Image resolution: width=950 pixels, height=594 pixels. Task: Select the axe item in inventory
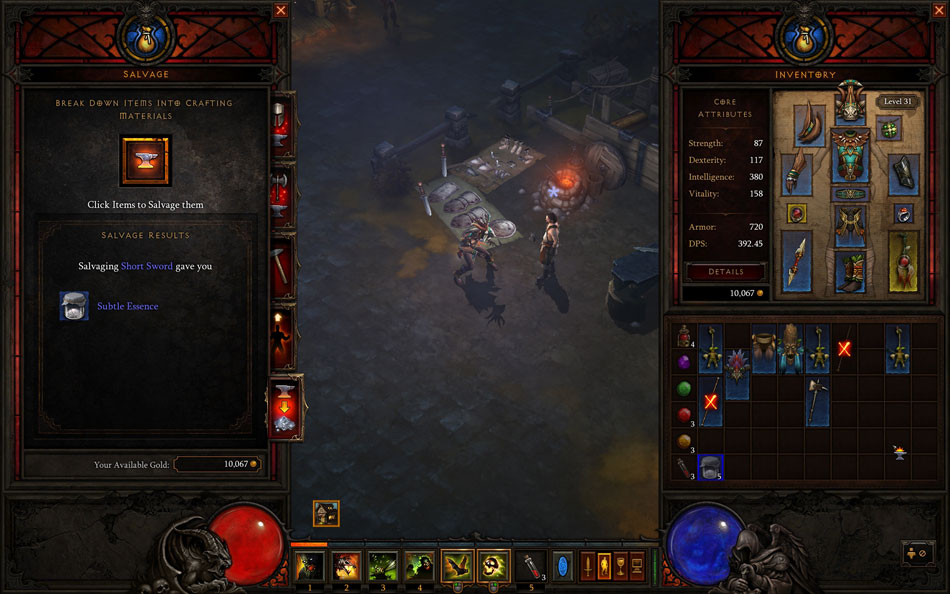(818, 401)
